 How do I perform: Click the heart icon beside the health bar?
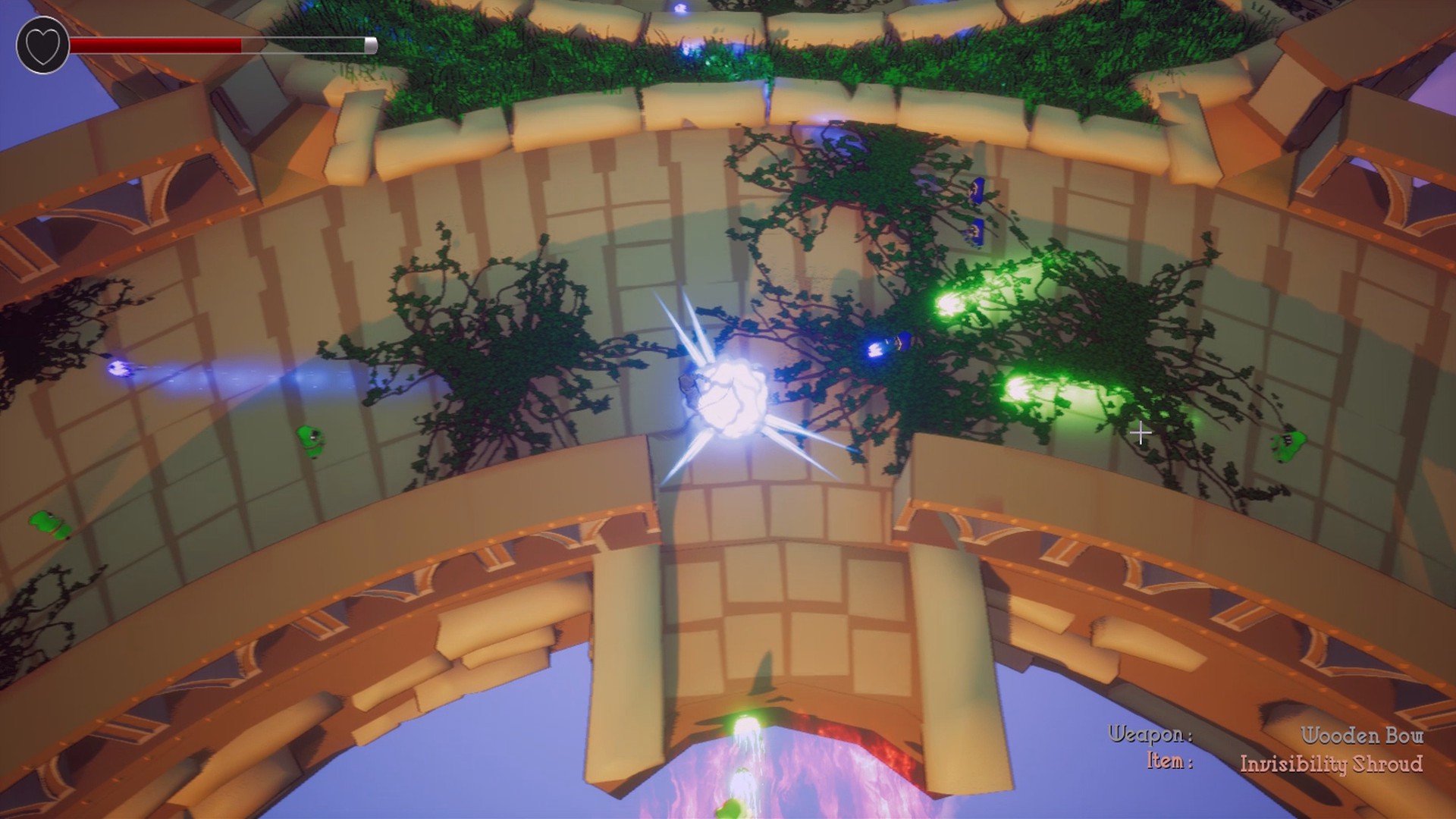[x=42, y=44]
